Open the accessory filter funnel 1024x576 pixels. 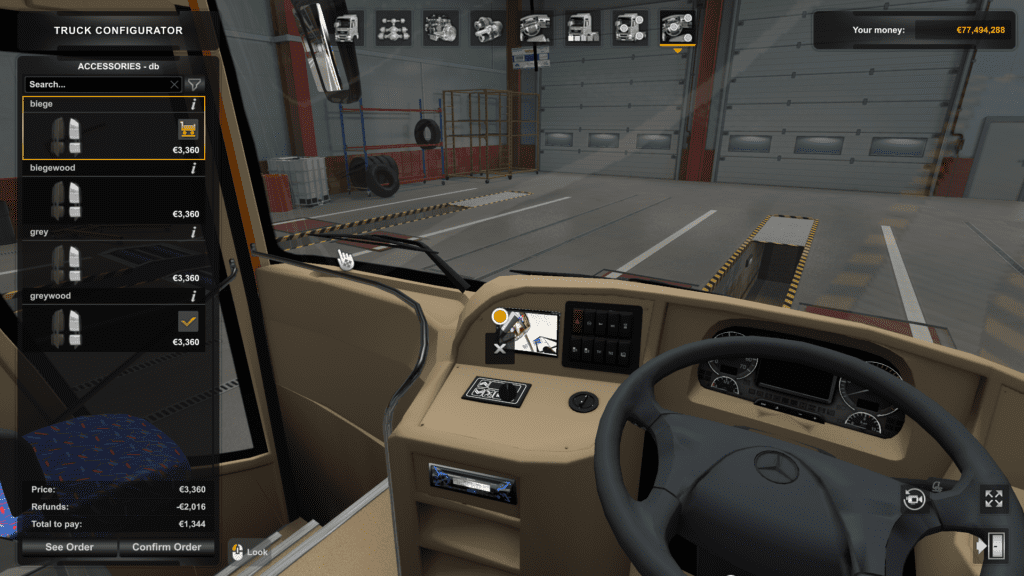click(195, 85)
